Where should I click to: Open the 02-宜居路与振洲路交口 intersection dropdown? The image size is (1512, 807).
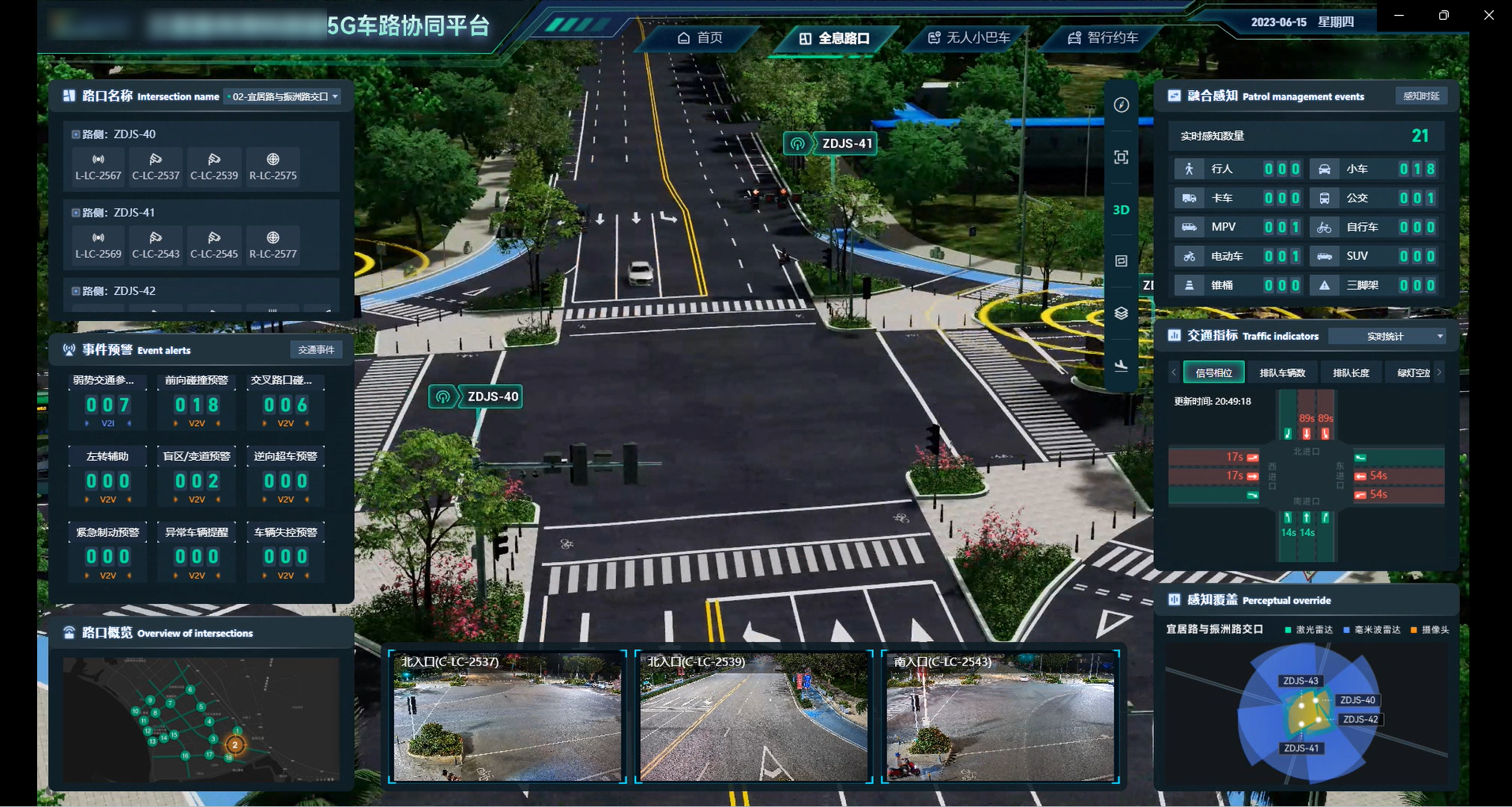coord(282,96)
